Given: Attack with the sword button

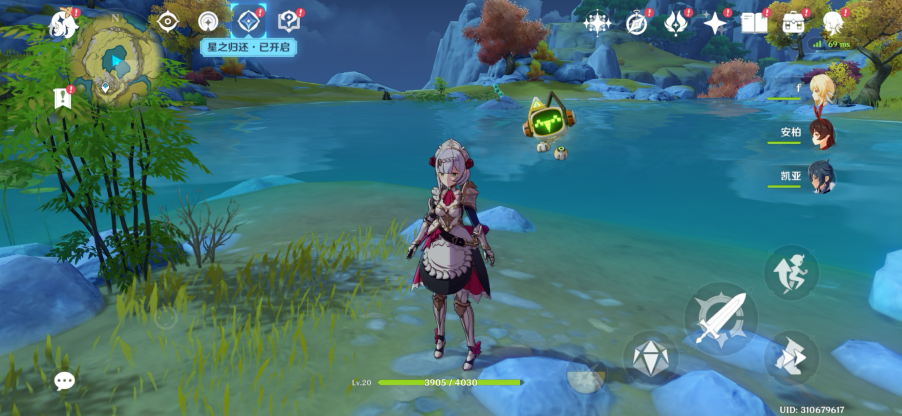Looking at the screenshot, I should [721, 318].
